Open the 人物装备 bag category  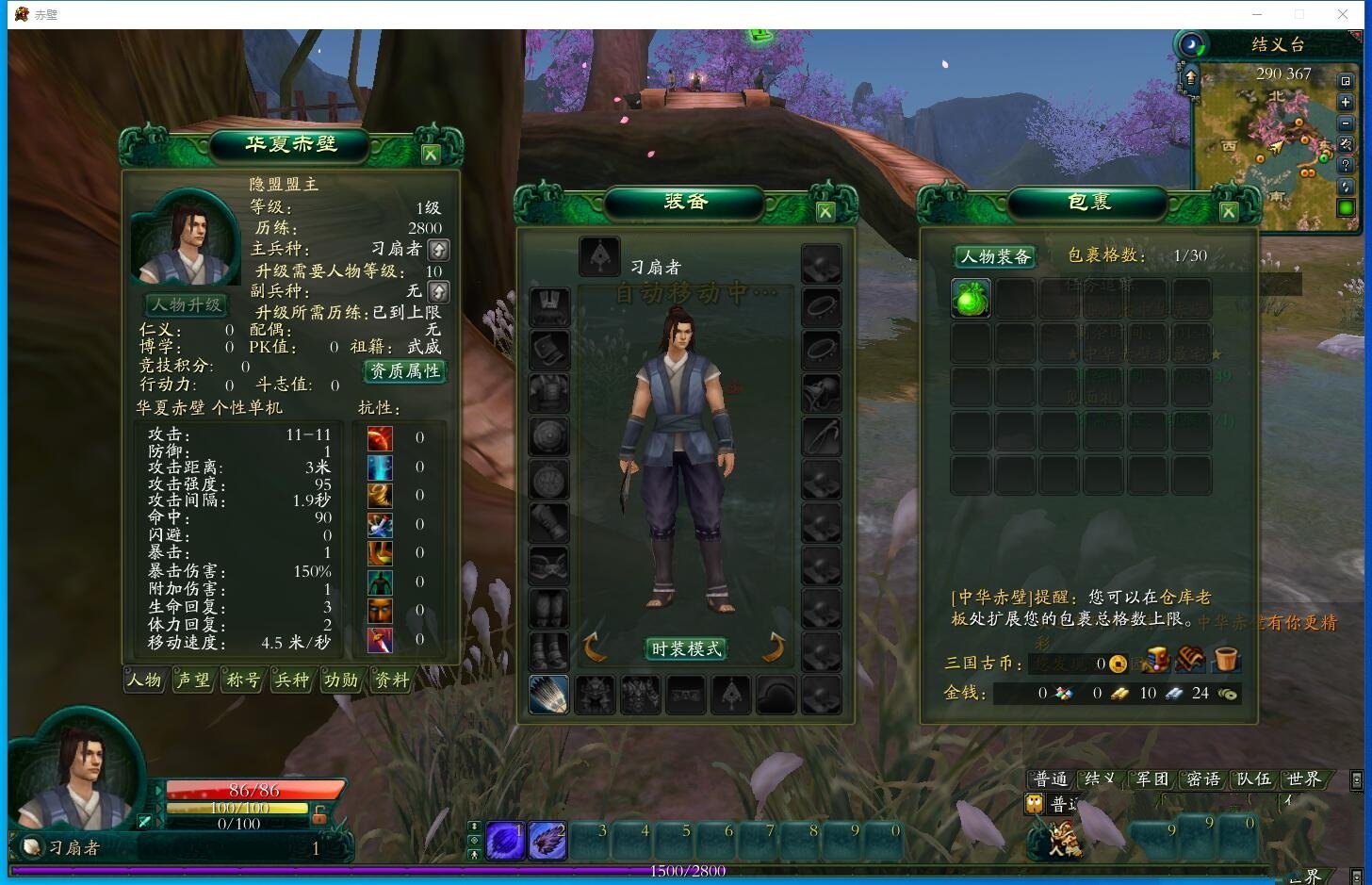(x=995, y=256)
